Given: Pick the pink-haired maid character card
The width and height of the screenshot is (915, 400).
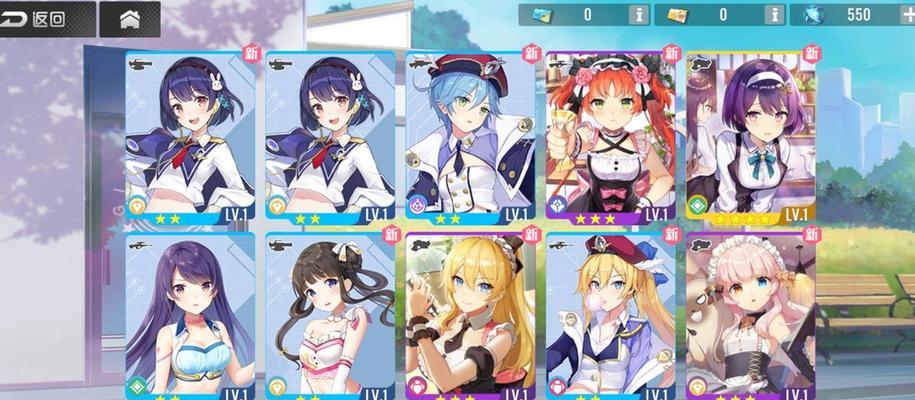Looking at the screenshot, I should 748,316.
